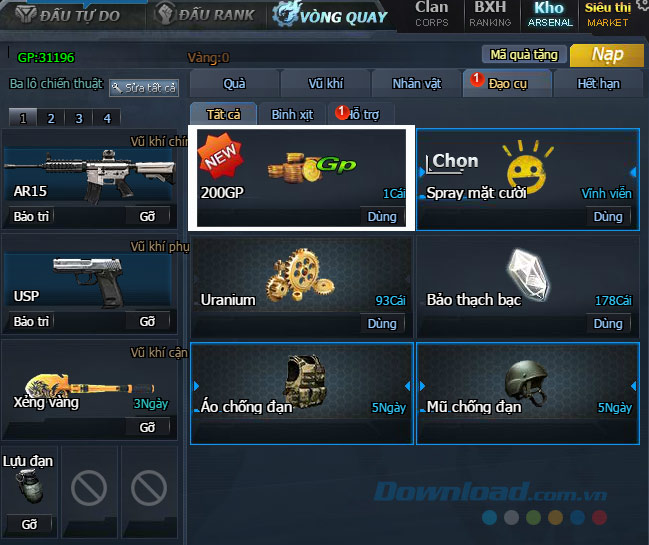Visit the Siêu thị market
Viewport: 649px width, 545px height.
608,13
